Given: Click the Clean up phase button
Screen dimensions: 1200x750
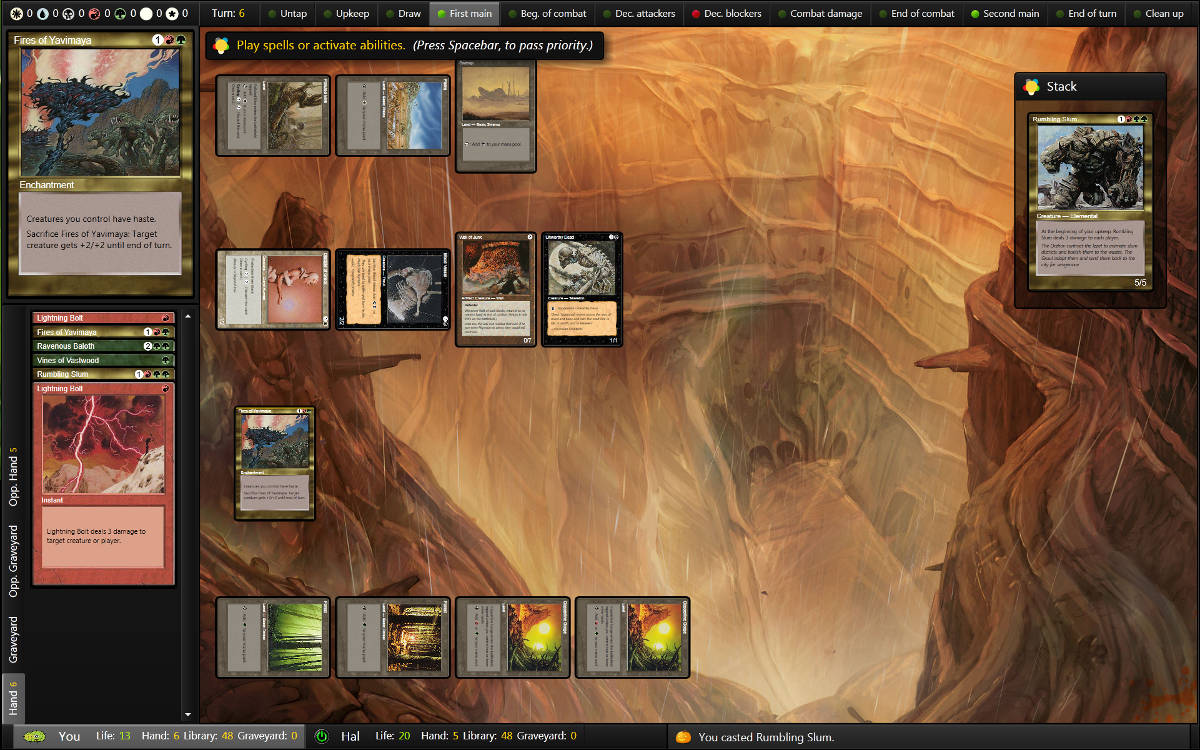Looking at the screenshot, I should tap(1157, 14).
